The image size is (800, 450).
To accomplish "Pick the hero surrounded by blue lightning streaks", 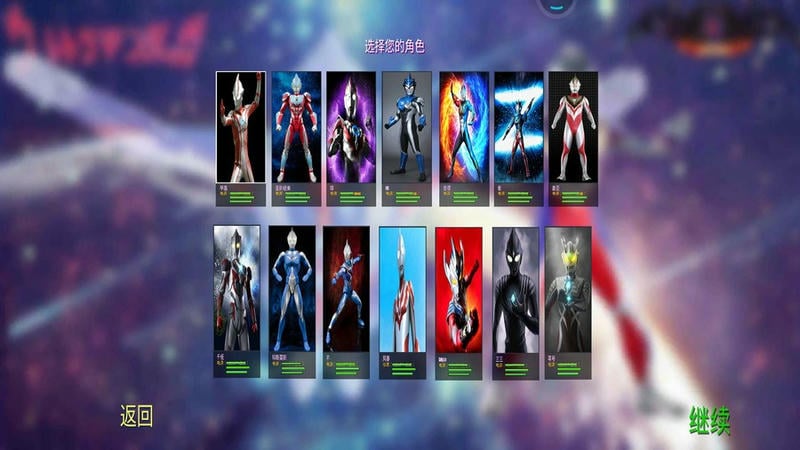I will pos(518,128).
